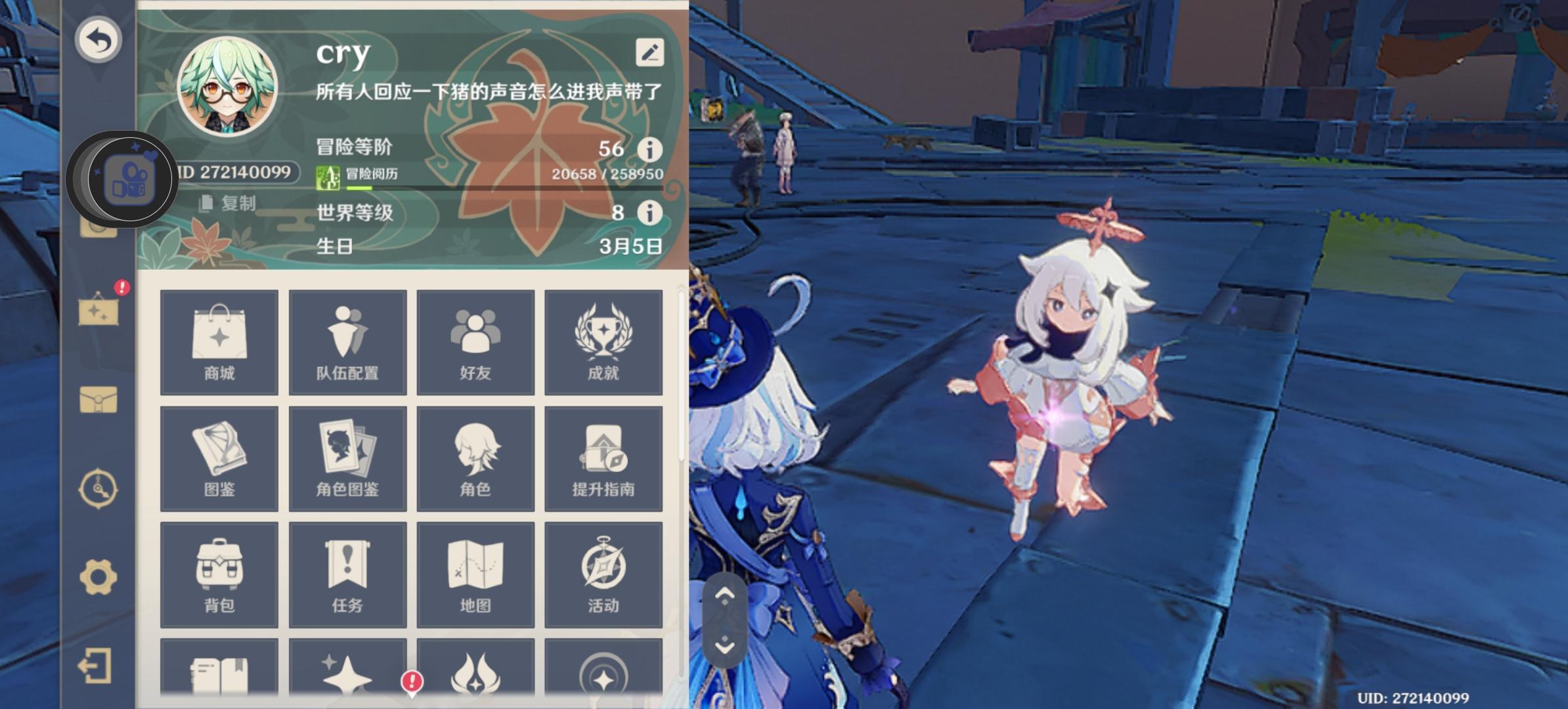Open the 角色图鉴 character archive
This screenshot has width=1568, height=709.
click(x=347, y=458)
